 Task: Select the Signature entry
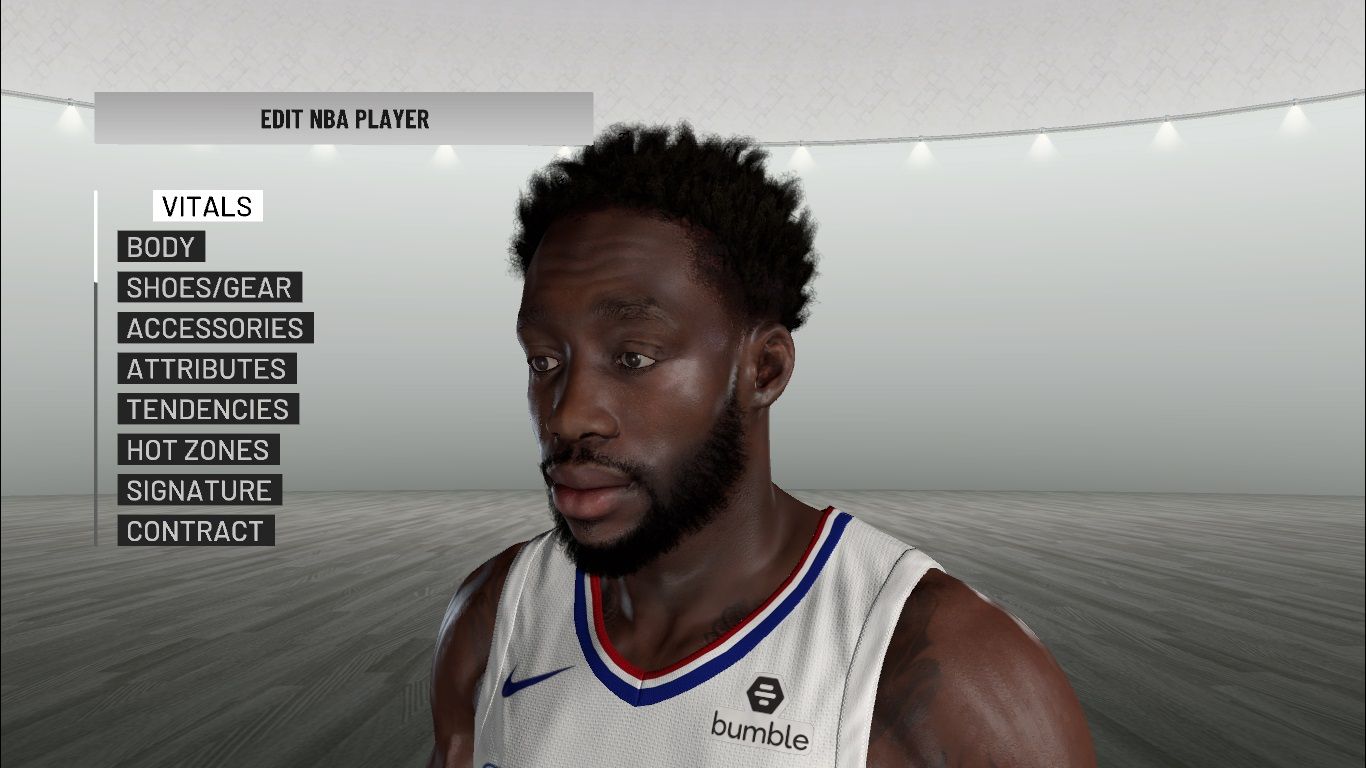199,490
